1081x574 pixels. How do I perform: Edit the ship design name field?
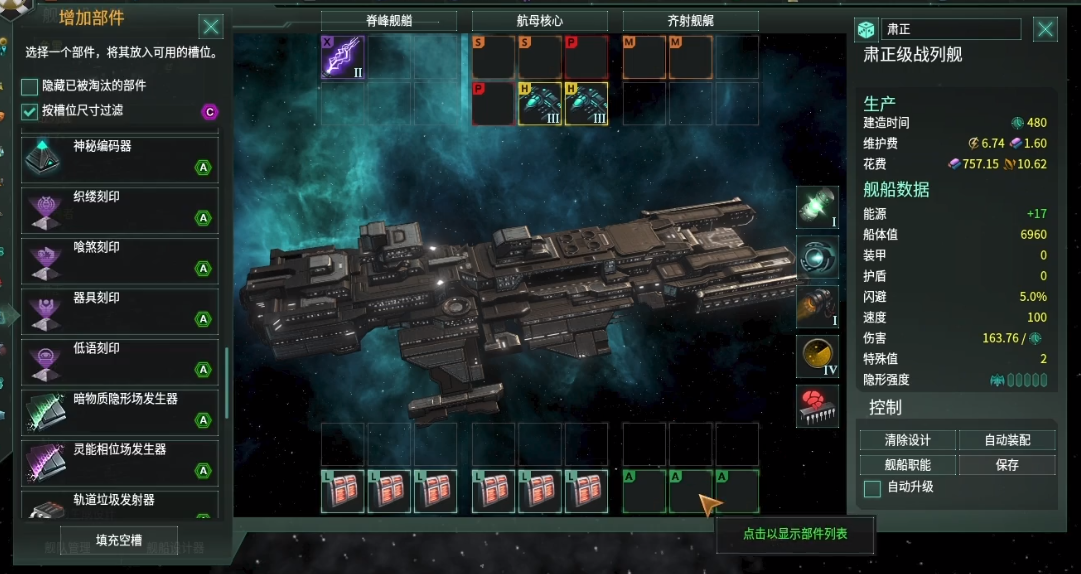click(x=951, y=30)
